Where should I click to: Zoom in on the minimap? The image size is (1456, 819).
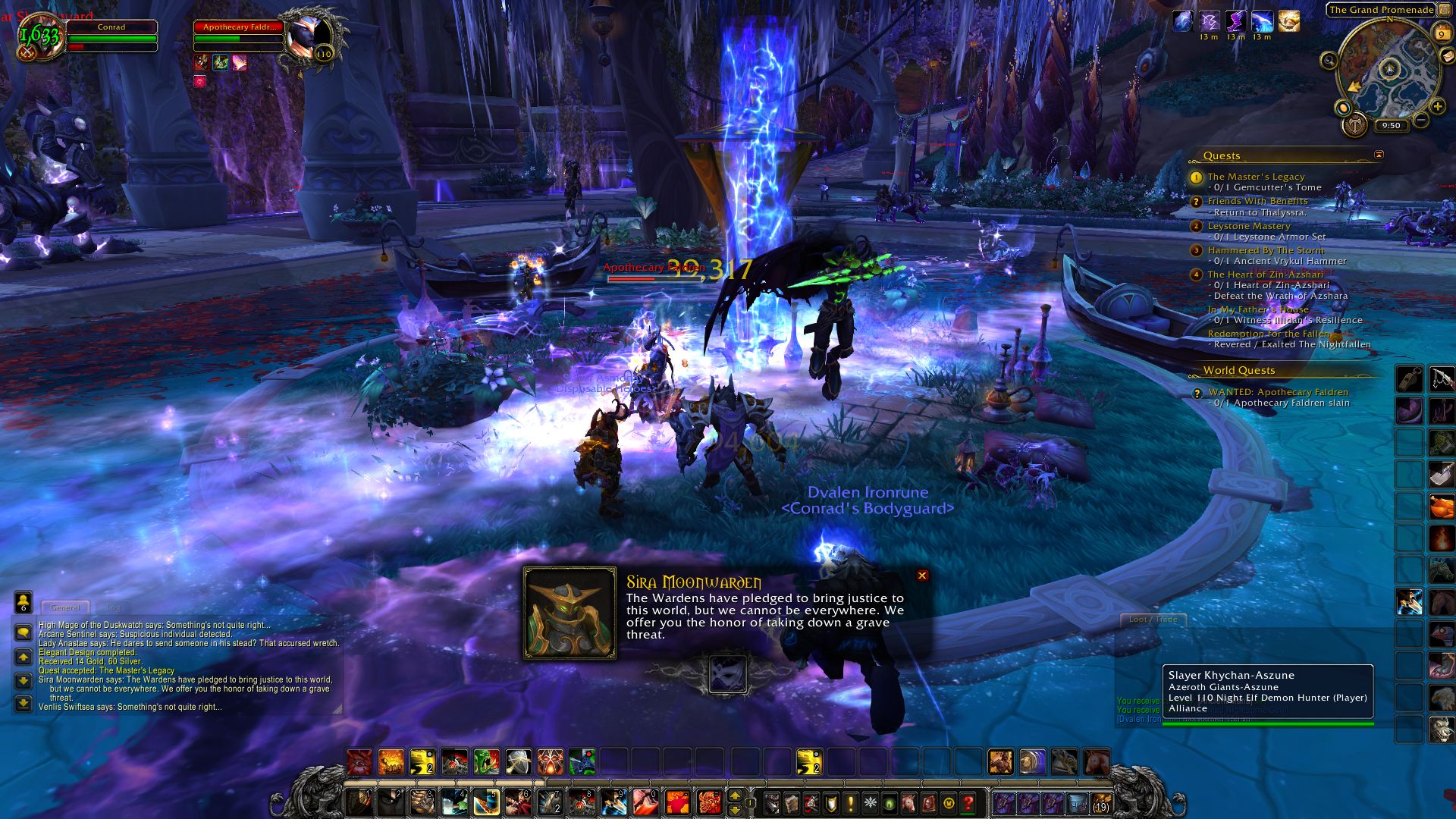coord(1437,107)
